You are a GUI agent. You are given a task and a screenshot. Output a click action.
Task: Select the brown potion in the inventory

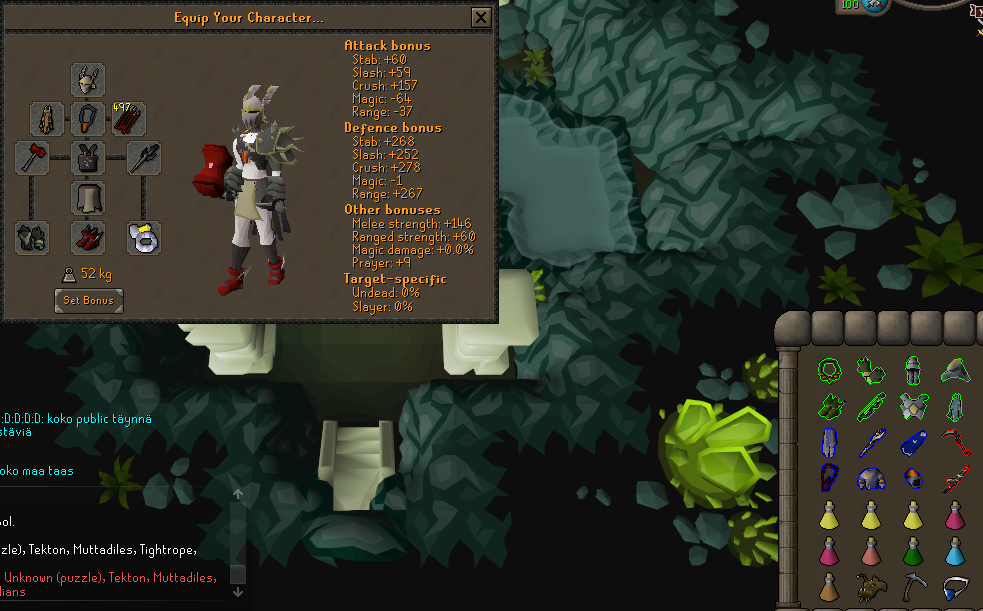pos(828,588)
